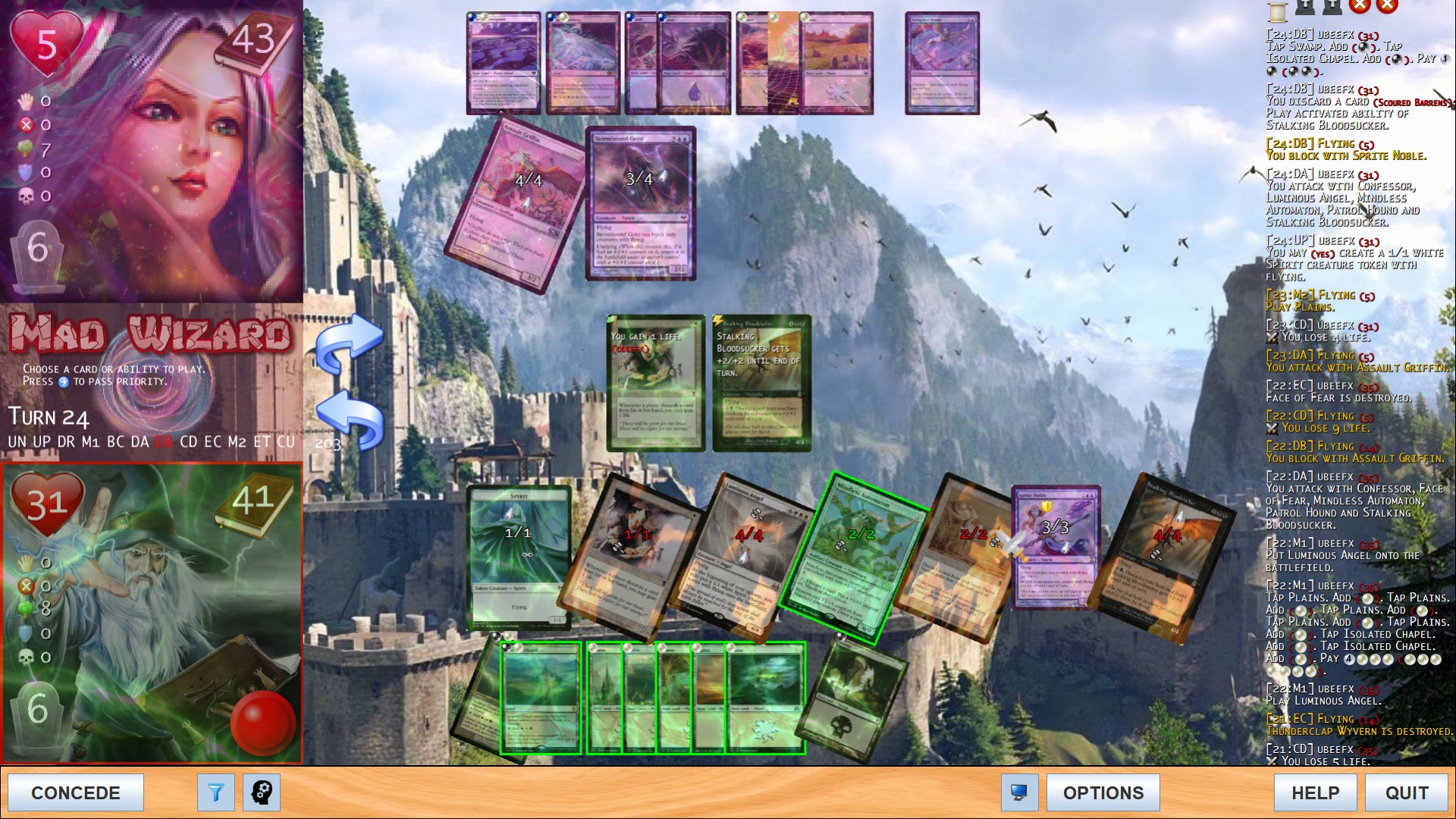Inspect the Stalking Bloodsucker +2/+2 stack item
This screenshot has width=1456, height=819.
[x=761, y=383]
